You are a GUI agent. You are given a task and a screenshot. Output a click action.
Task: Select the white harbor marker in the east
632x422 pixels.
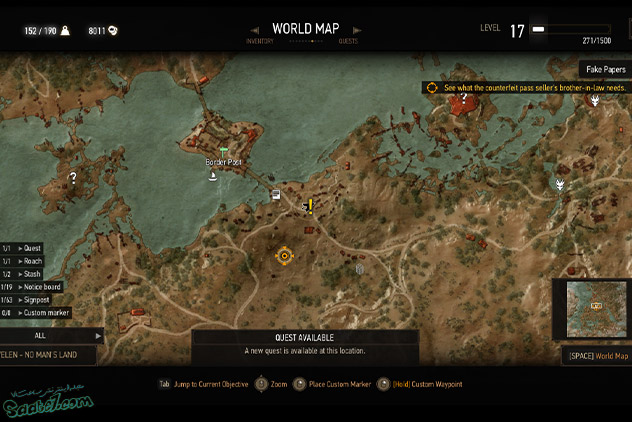pos(561,184)
